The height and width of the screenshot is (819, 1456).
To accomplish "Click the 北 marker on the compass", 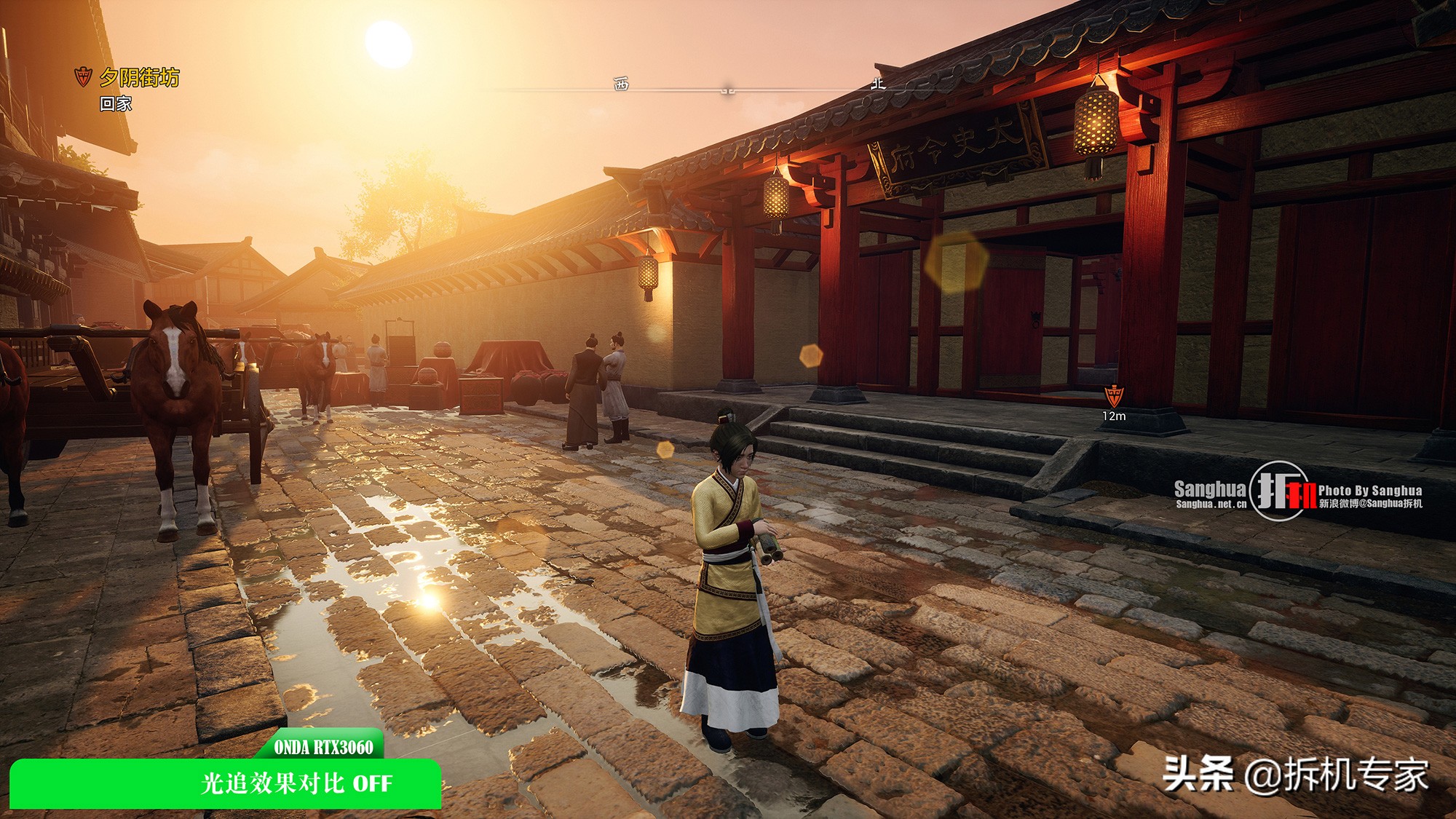I will pos(878,84).
